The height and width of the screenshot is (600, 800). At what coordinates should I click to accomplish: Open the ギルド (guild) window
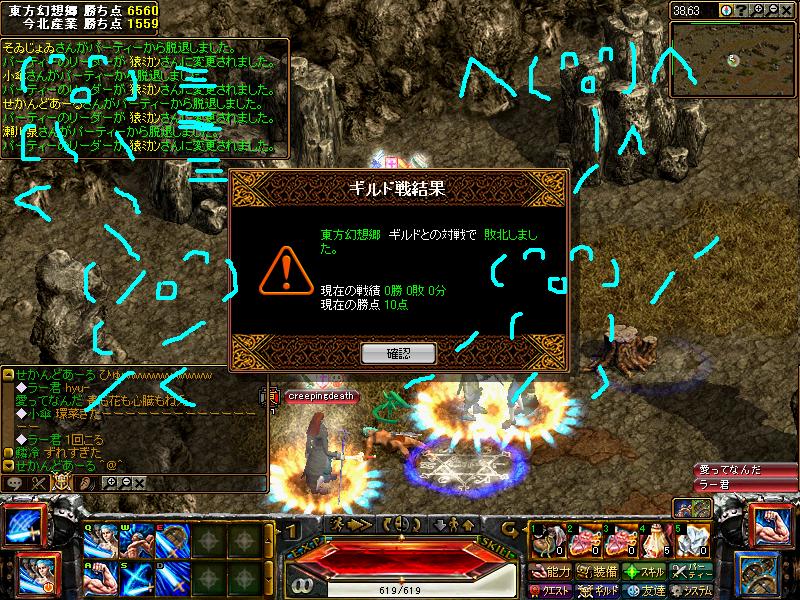tap(598, 590)
